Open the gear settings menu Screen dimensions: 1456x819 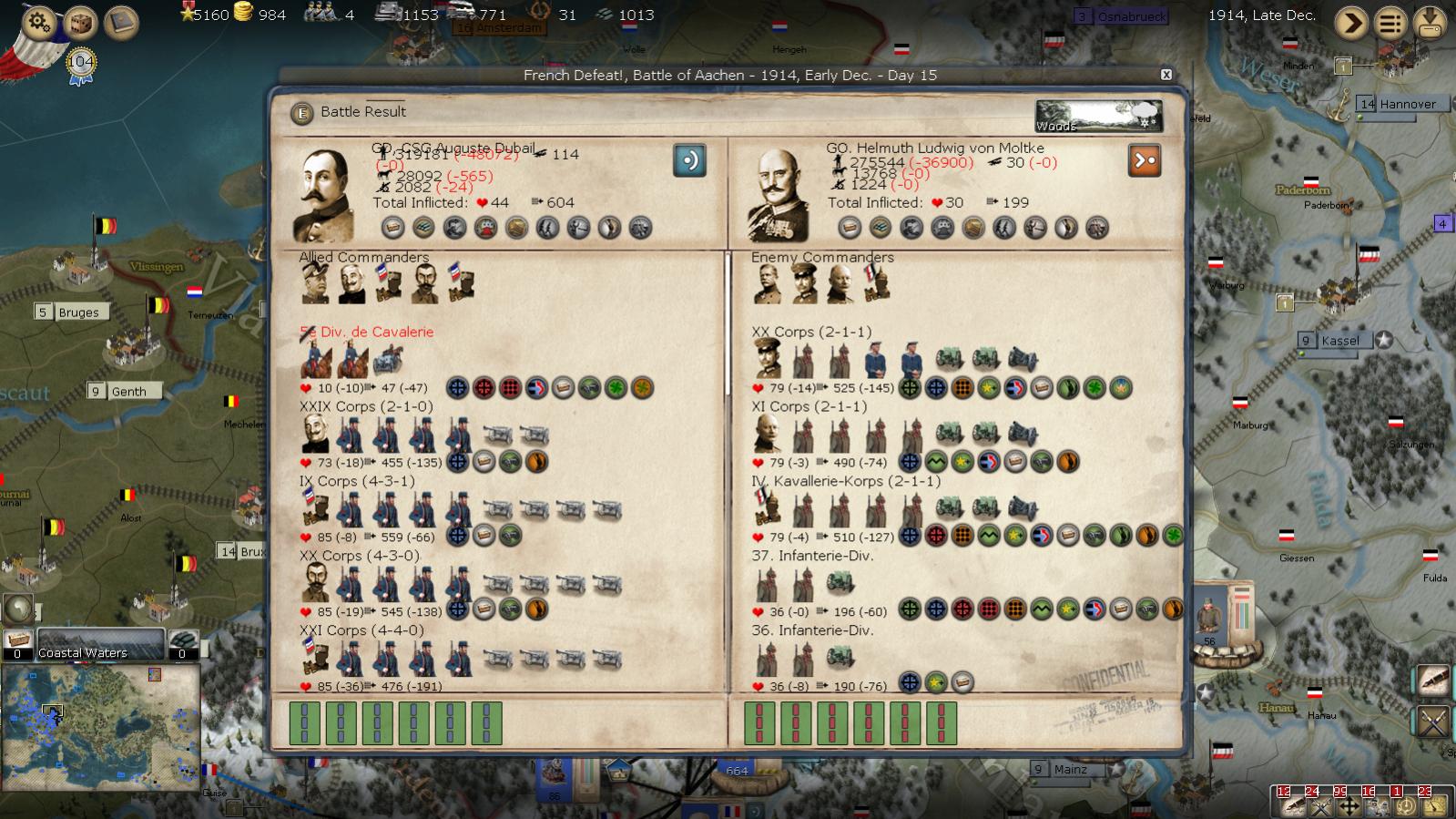[38, 21]
